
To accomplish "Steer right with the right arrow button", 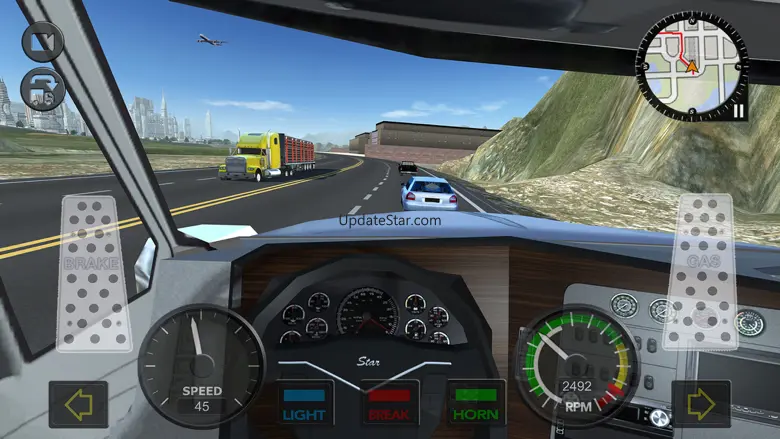I will (x=701, y=404).
